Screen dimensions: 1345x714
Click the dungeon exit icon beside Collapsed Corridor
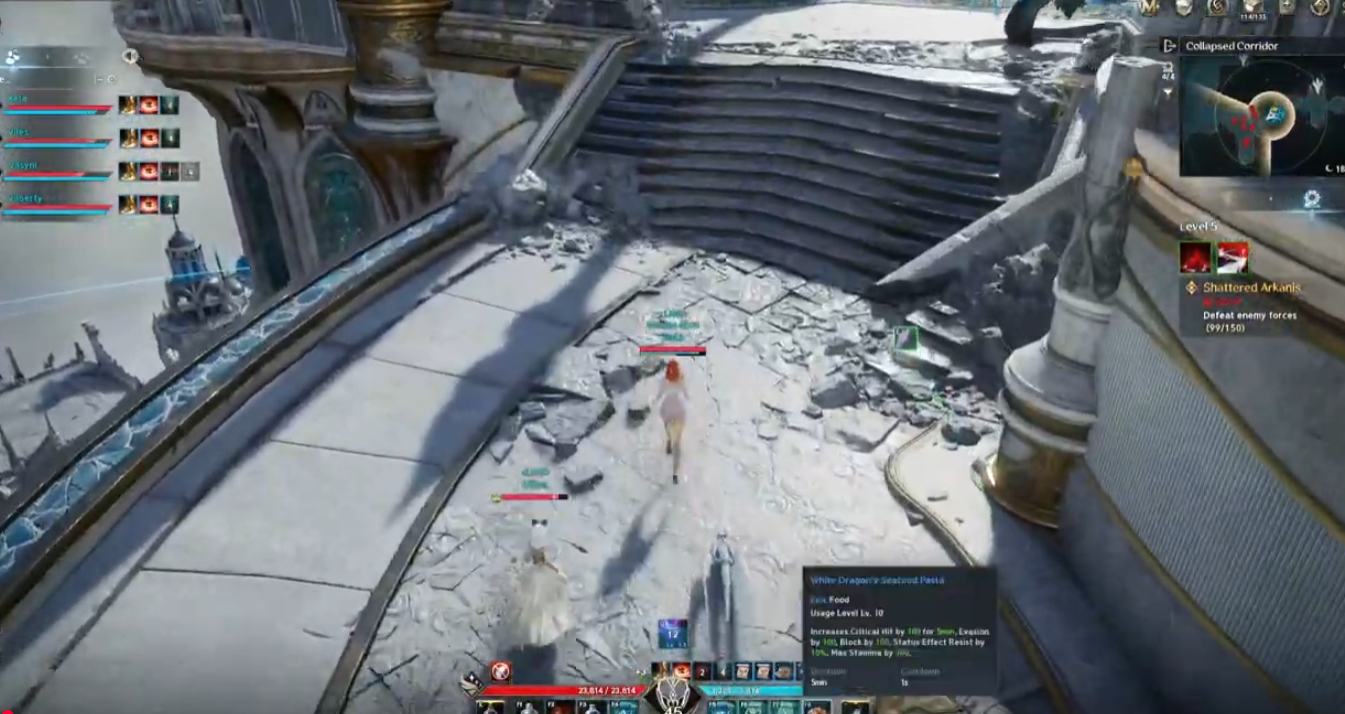pos(1169,46)
